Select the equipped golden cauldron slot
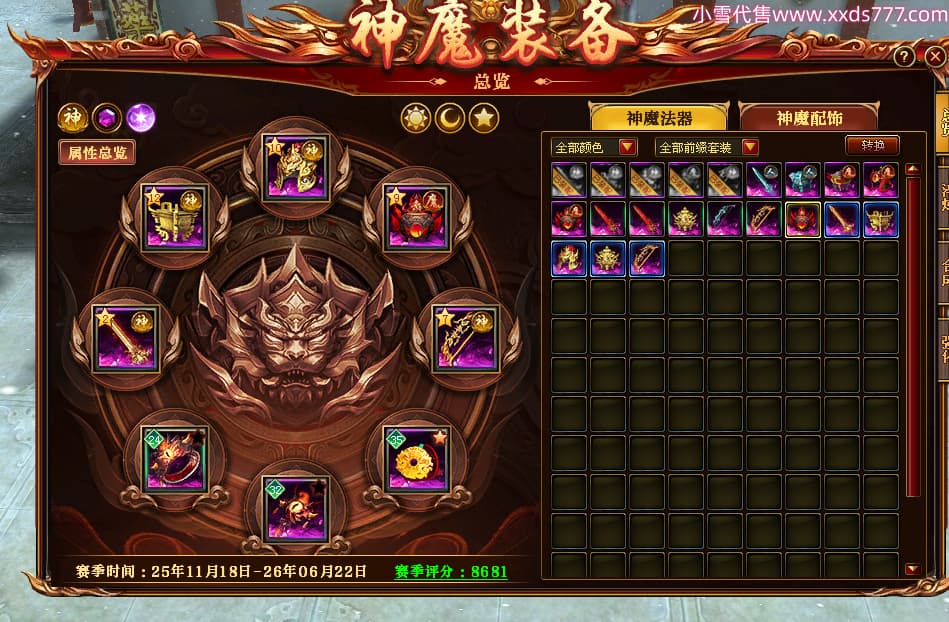Viewport: 949px width, 622px height. 174,215
